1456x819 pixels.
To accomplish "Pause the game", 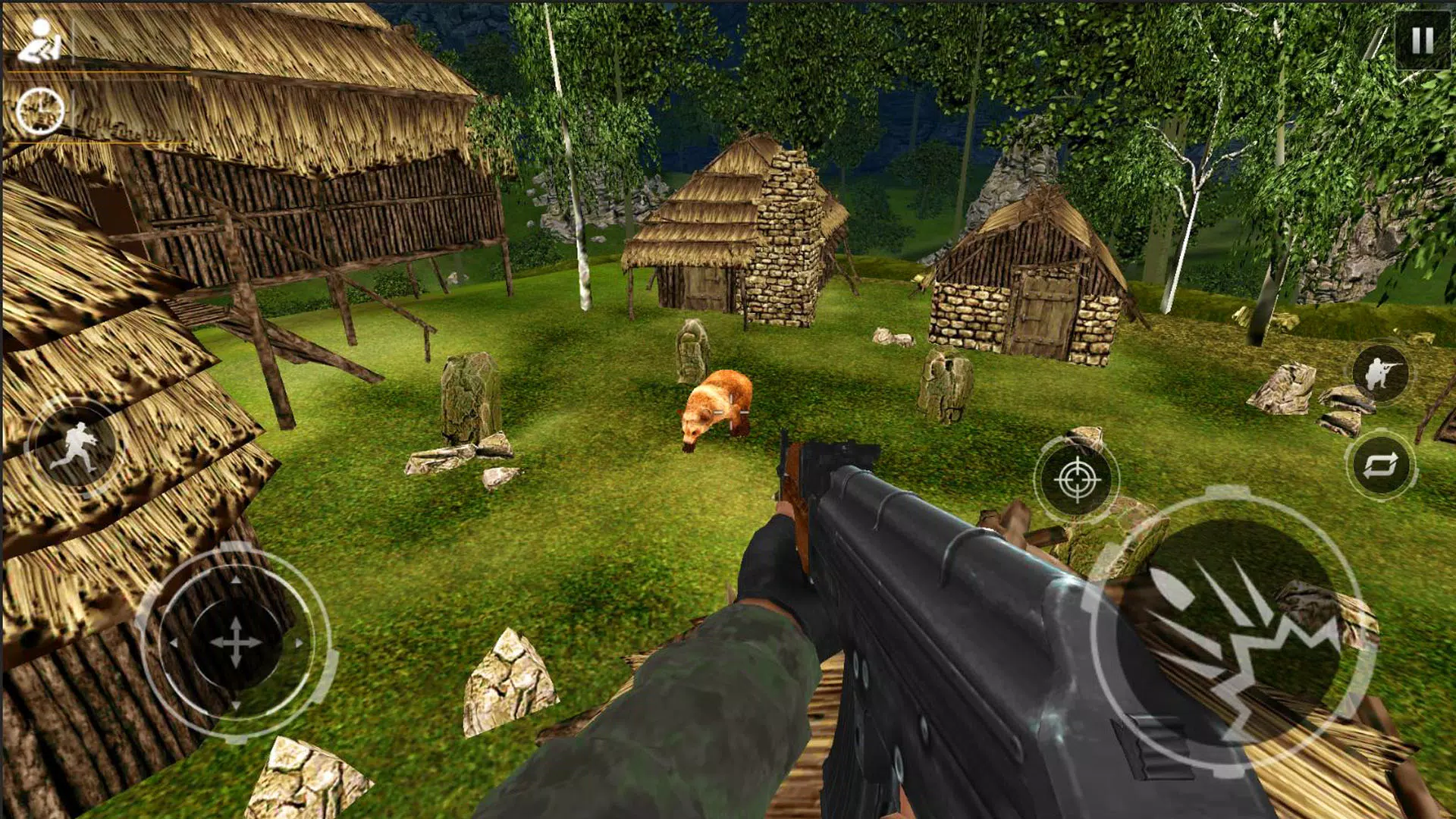I will [x=1422, y=41].
